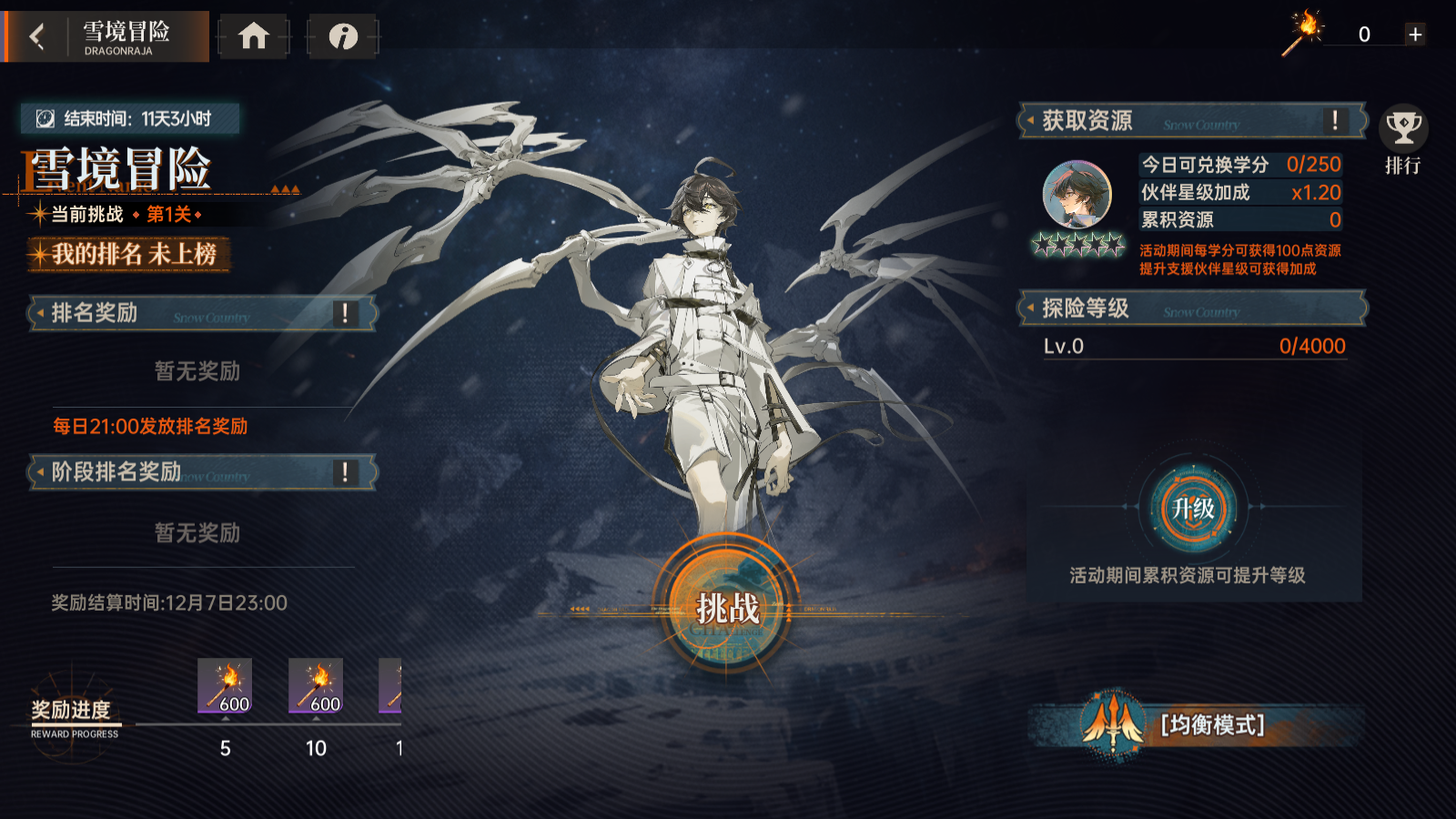The height and width of the screenshot is (819, 1456).
Task: View 获取资源 details via exclamation mark
Action: pos(1335,120)
